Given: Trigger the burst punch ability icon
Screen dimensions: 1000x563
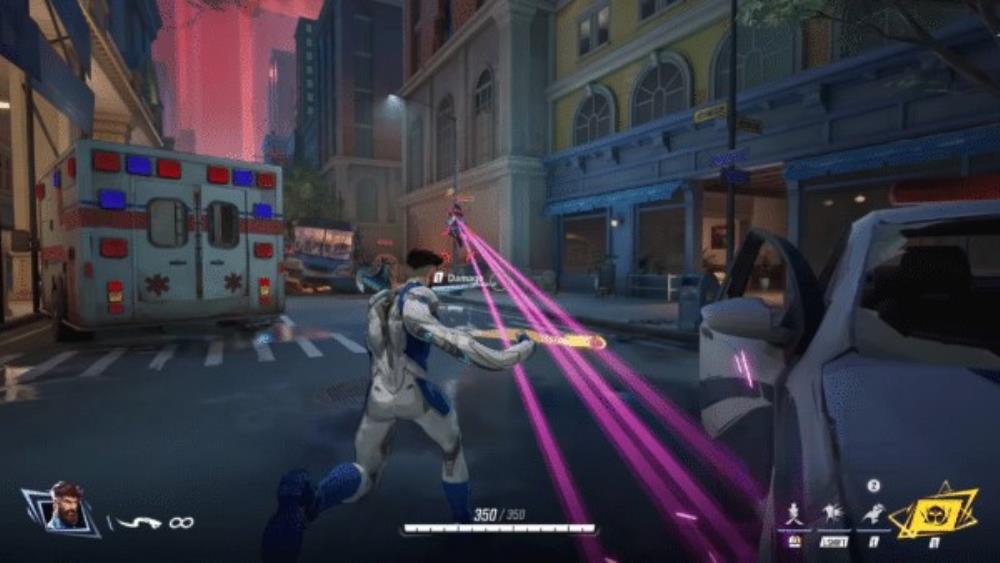Looking at the screenshot, I should pos(833,514).
